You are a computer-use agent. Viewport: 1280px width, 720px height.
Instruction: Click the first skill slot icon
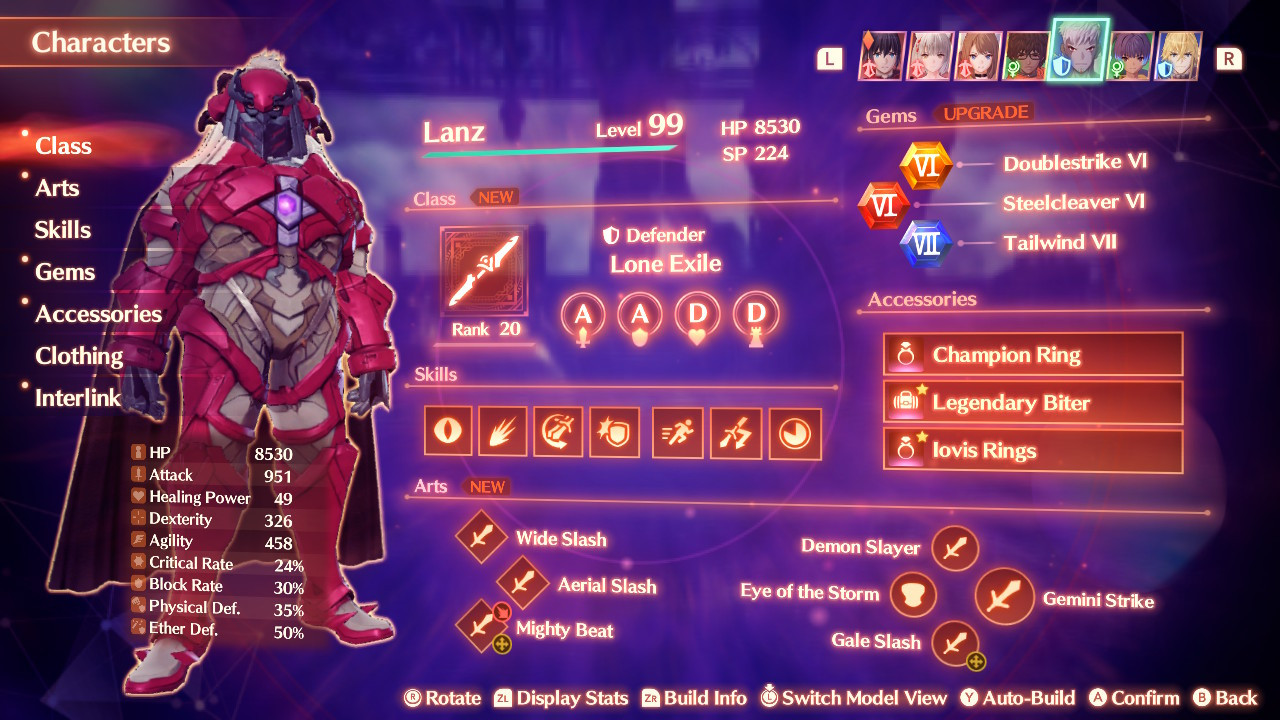pos(448,431)
